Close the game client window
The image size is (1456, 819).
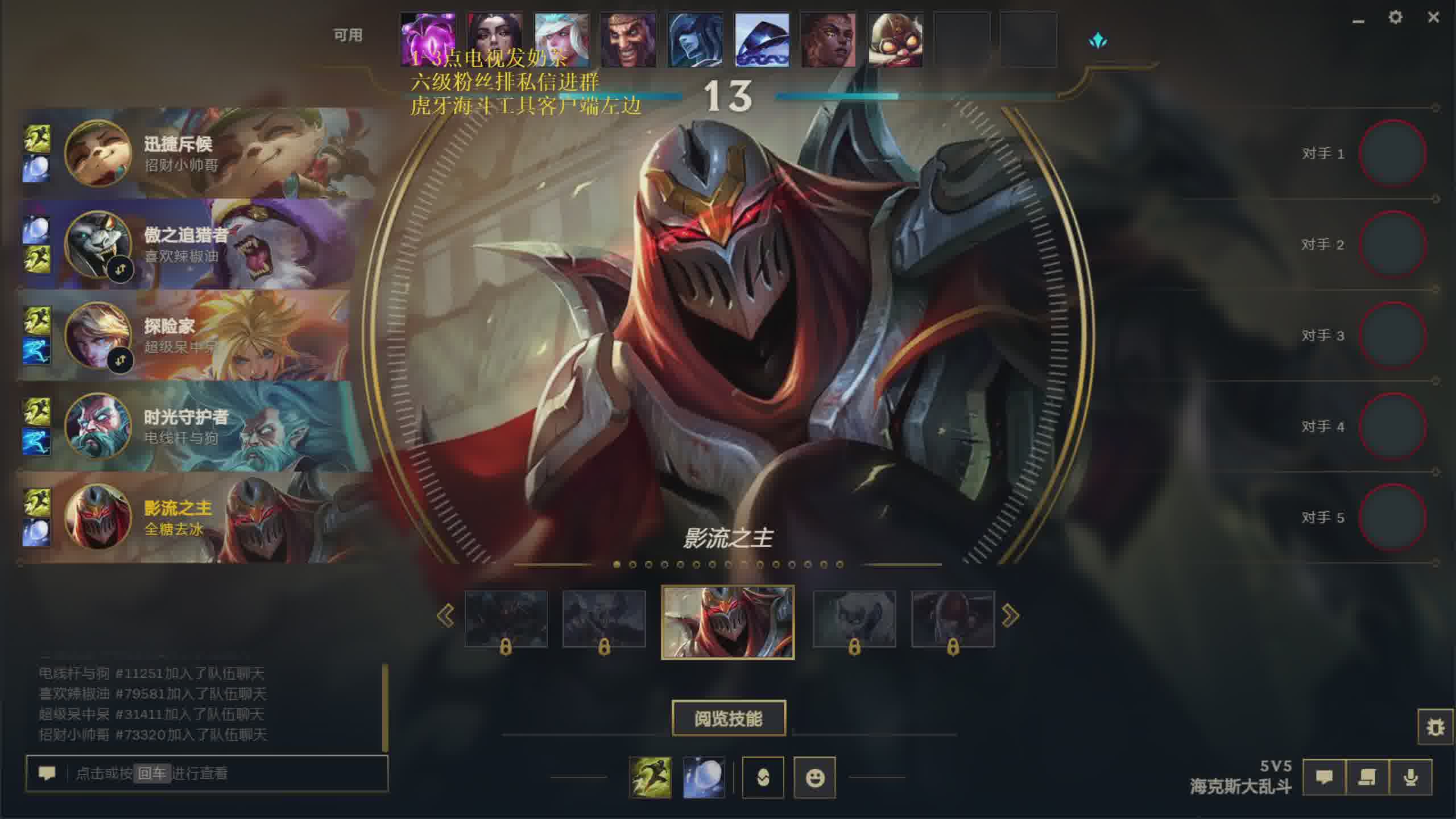pos(1433,17)
